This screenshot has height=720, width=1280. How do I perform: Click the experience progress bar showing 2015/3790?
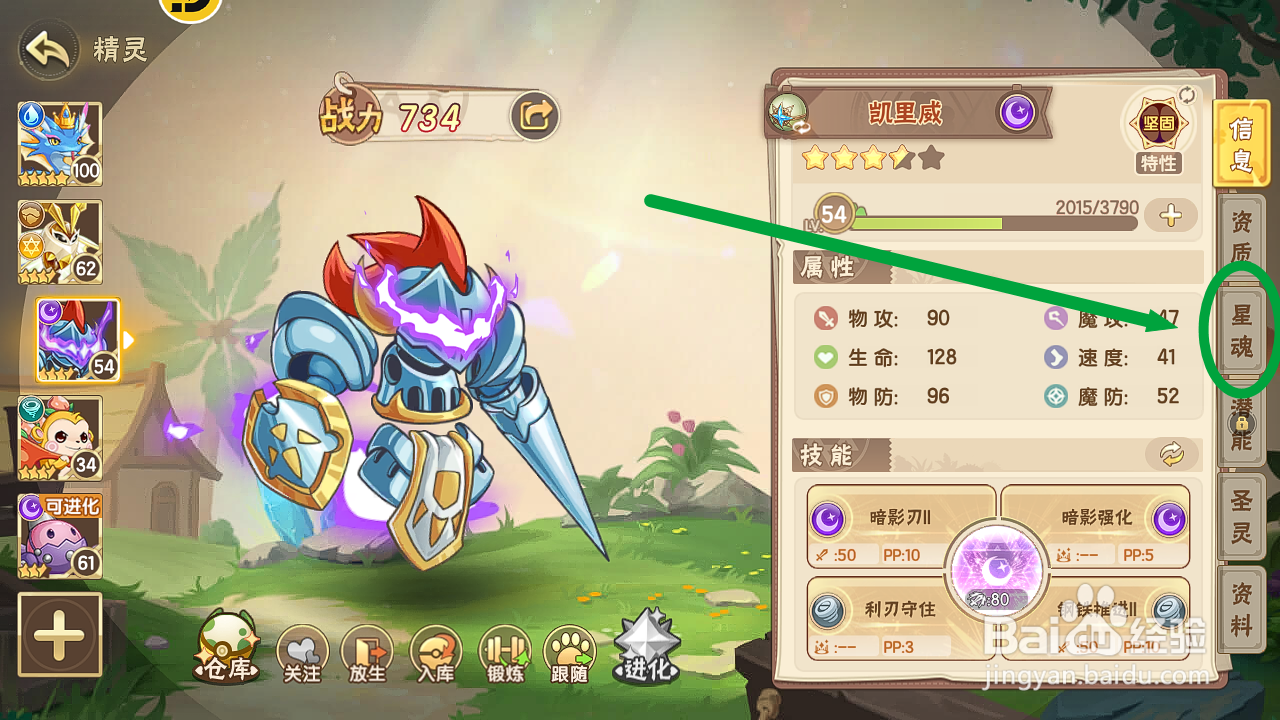pos(1000,225)
